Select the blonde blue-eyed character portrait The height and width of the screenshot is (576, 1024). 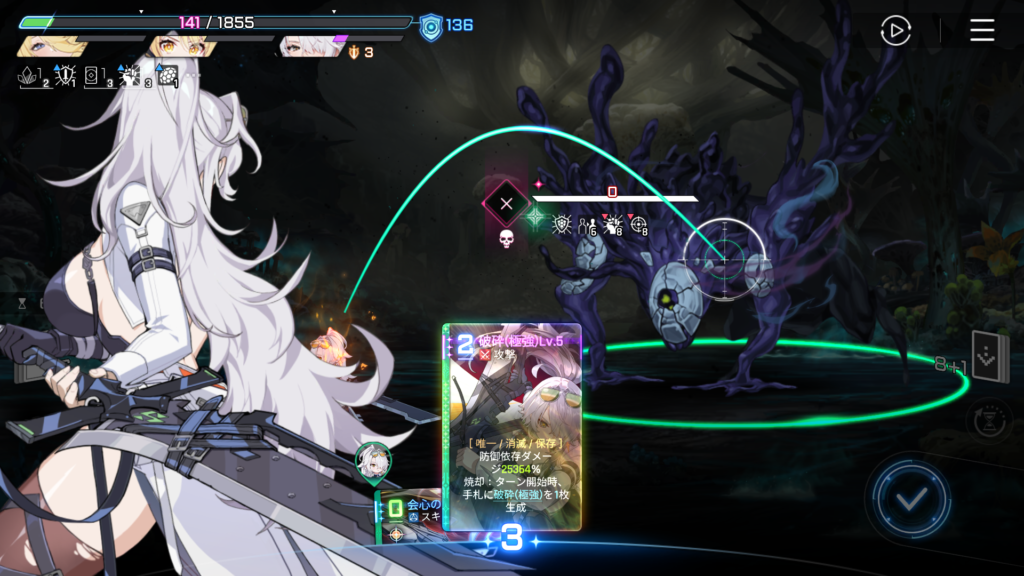(x=48, y=46)
